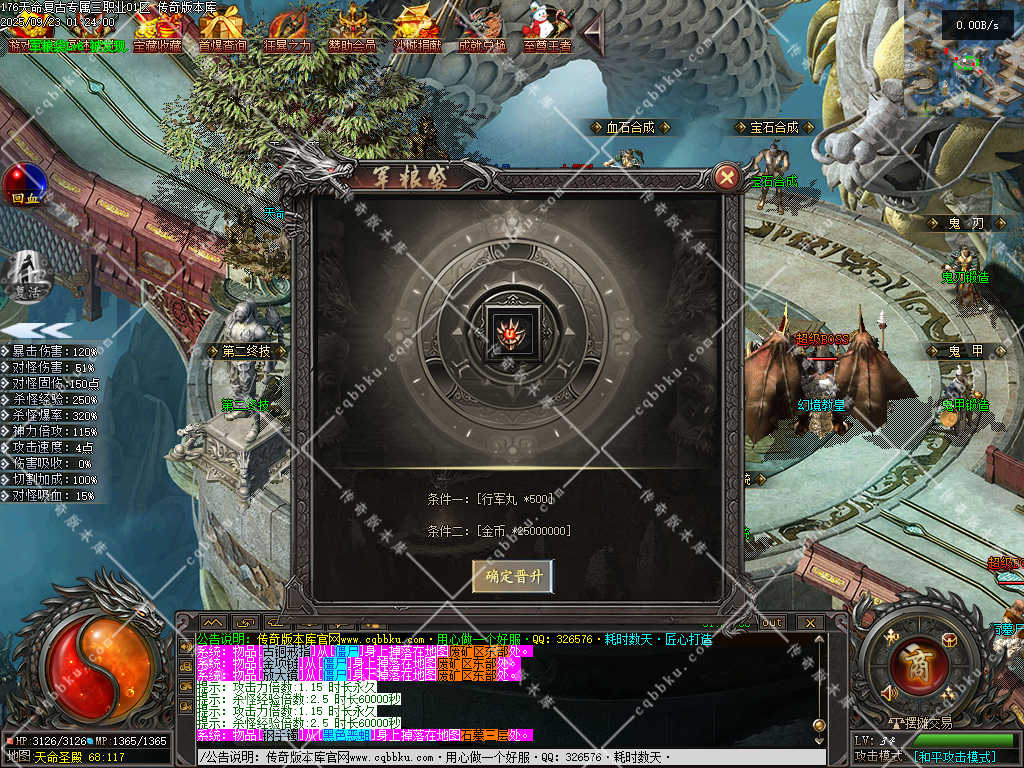
Task: Activate the 回血 heal orb button
Action: pyautogui.click(x=24, y=185)
